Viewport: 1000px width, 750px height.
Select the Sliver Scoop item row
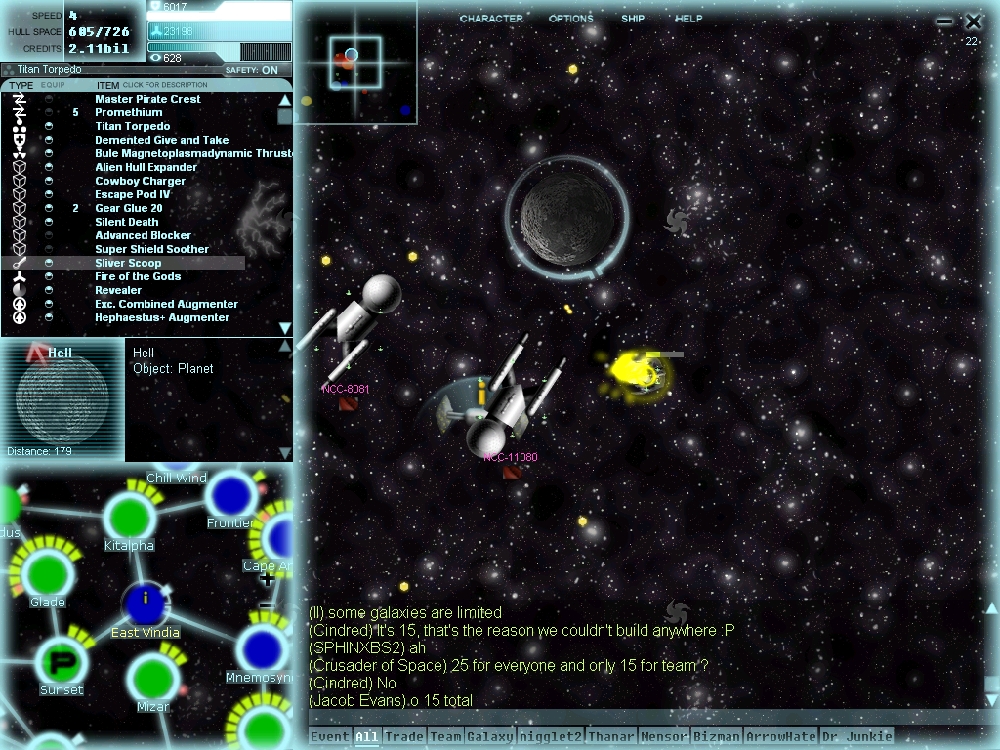tap(128, 263)
